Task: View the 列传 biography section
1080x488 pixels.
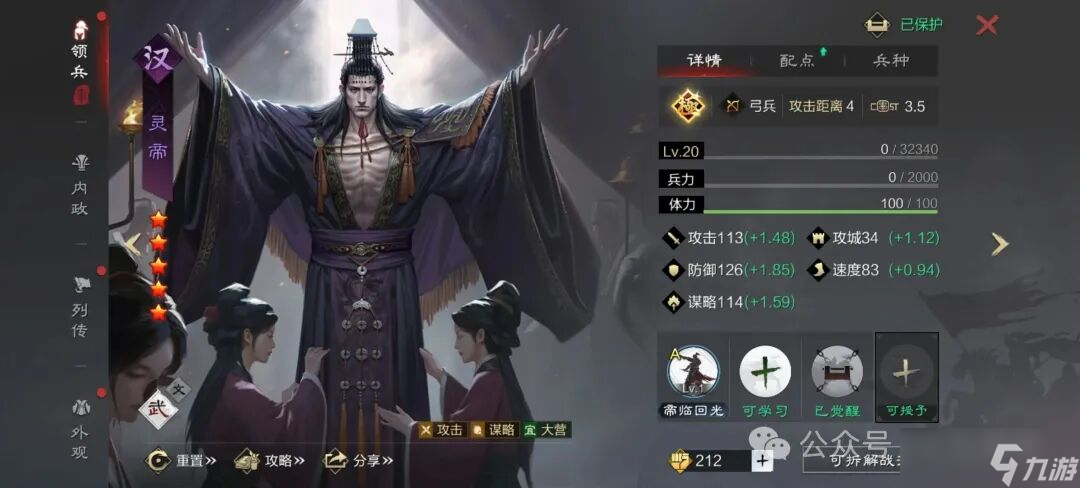Action: pyautogui.click(x=80, y=308)
